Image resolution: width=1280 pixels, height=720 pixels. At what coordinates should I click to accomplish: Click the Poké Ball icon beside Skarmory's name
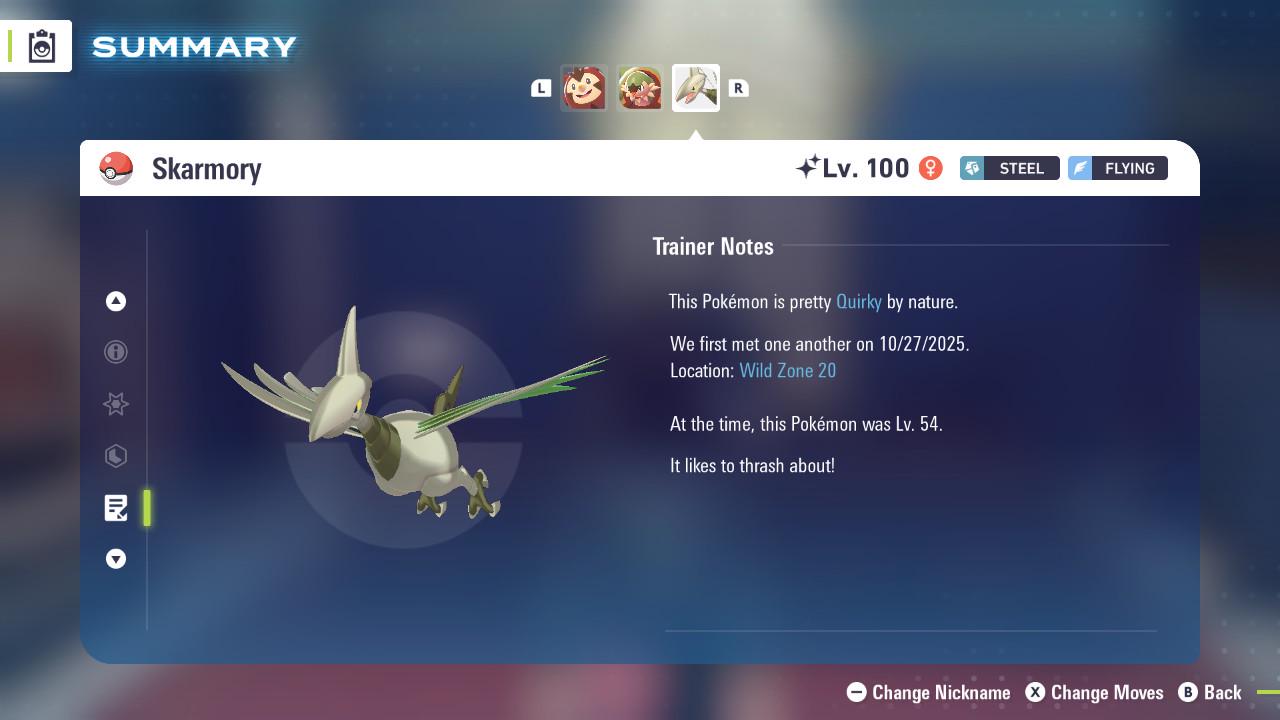coord(117,168)
